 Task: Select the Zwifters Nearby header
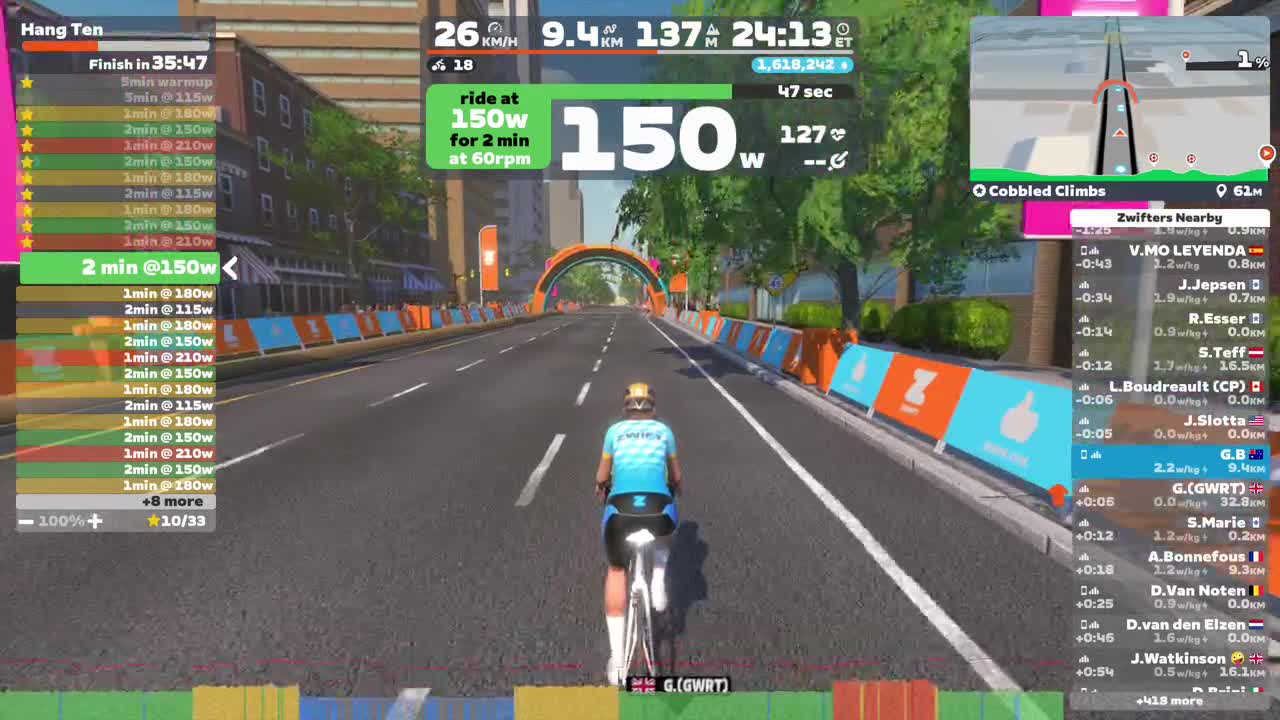pos(1170,217)
